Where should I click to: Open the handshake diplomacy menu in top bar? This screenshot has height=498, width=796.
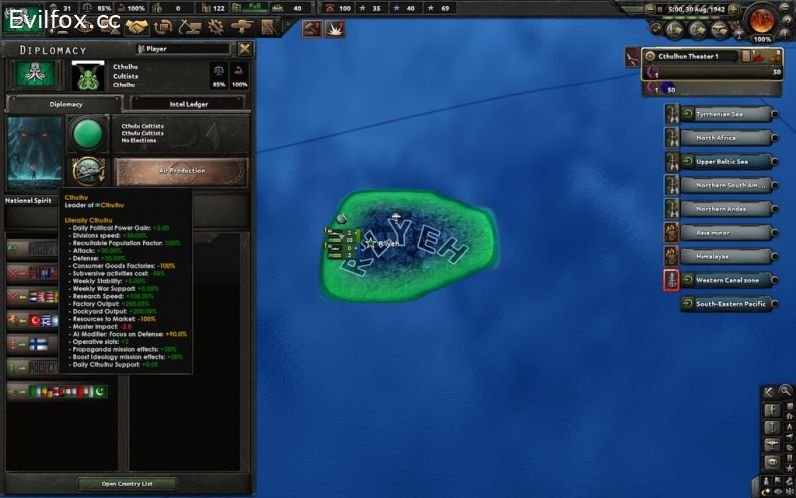pos(138,27)
